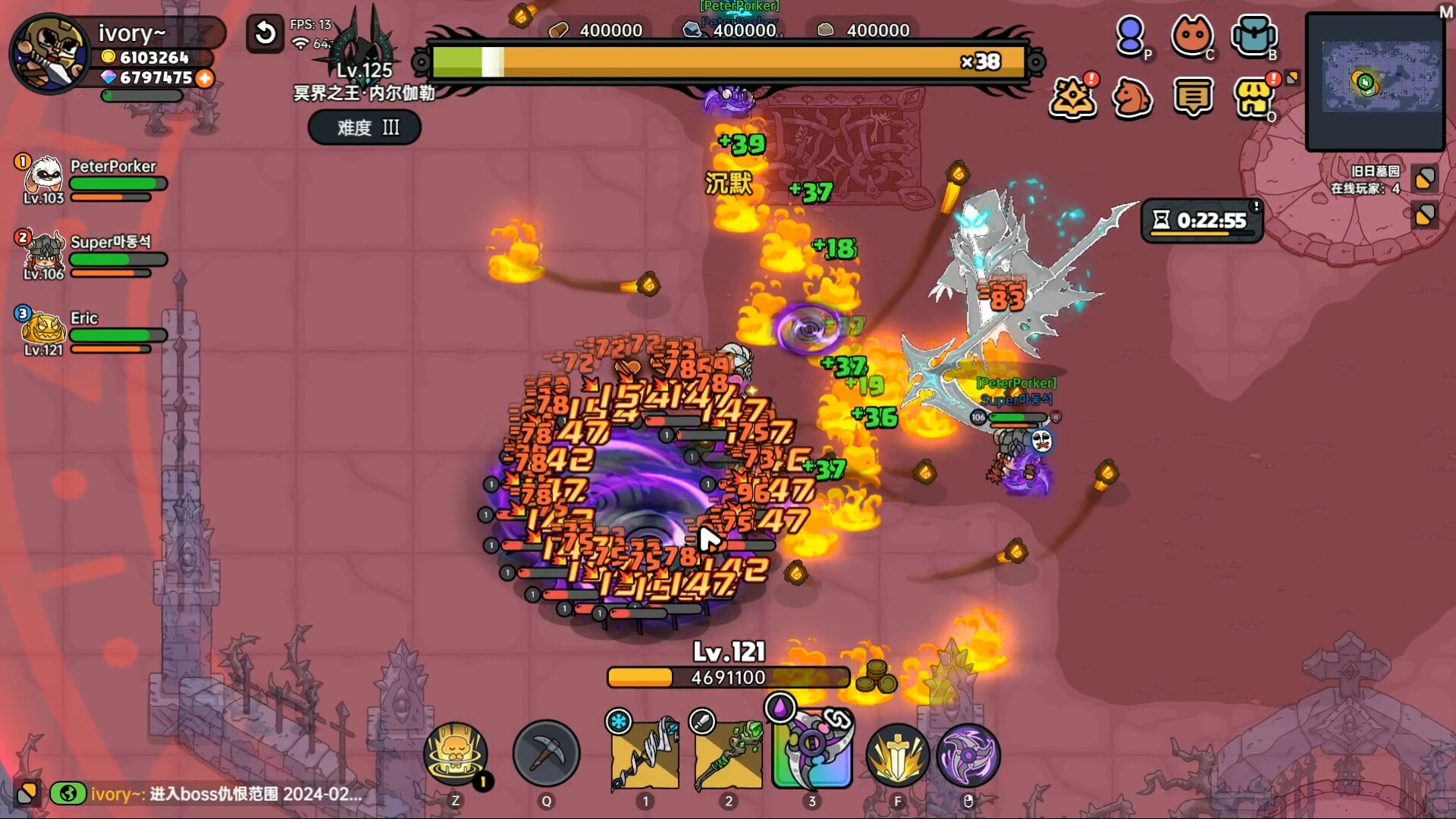Trigger the golden sword buff on F
This screenshot has height=819, width=1456.
coord(897,755)
